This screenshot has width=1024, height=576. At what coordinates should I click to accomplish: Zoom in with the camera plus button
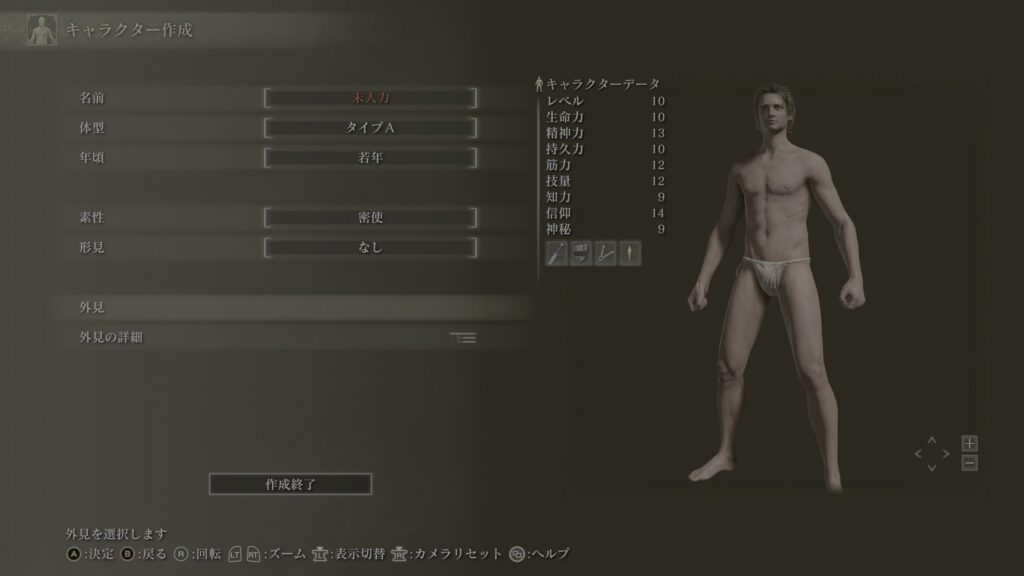(969, 443)
